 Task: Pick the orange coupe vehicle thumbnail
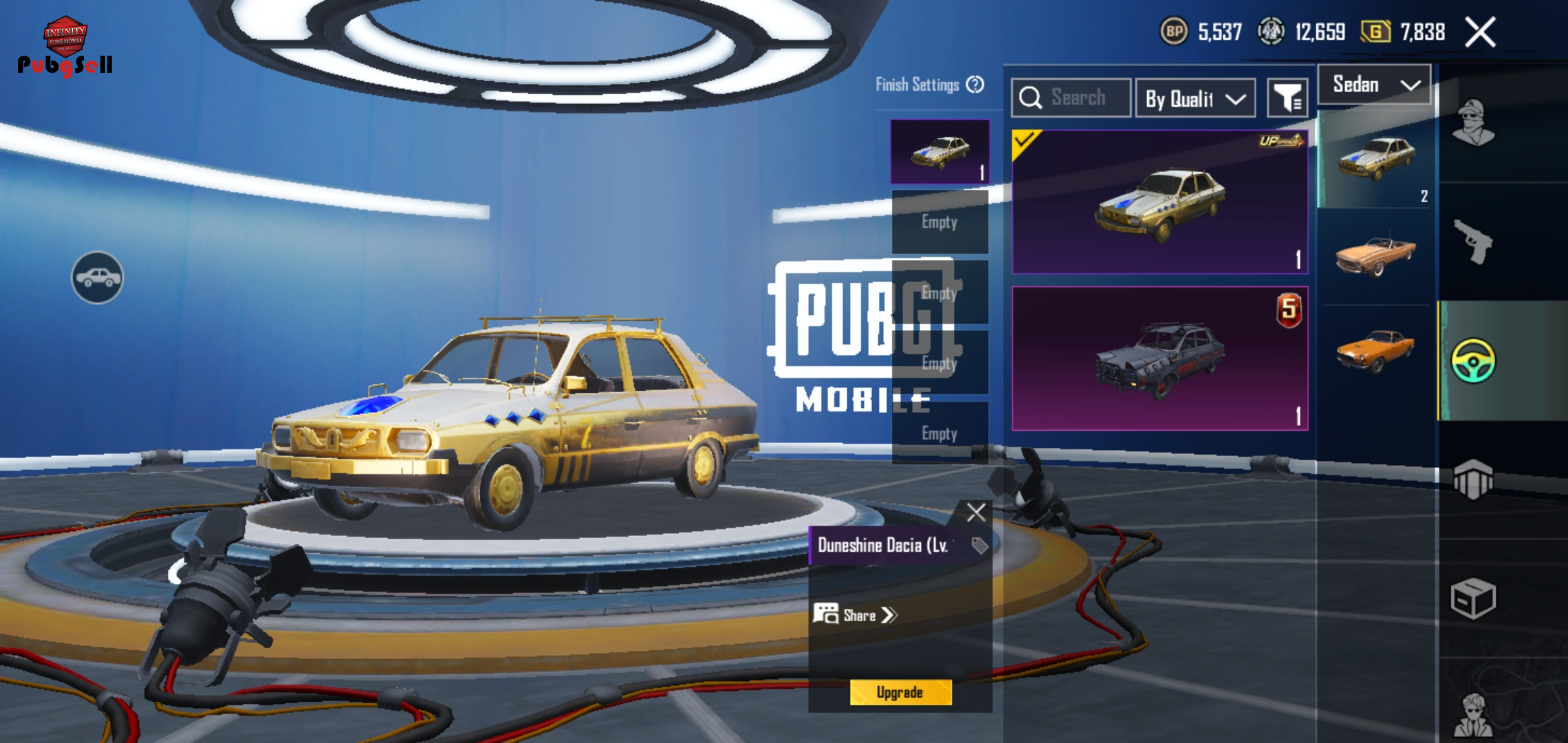[x=1375, y=349]
